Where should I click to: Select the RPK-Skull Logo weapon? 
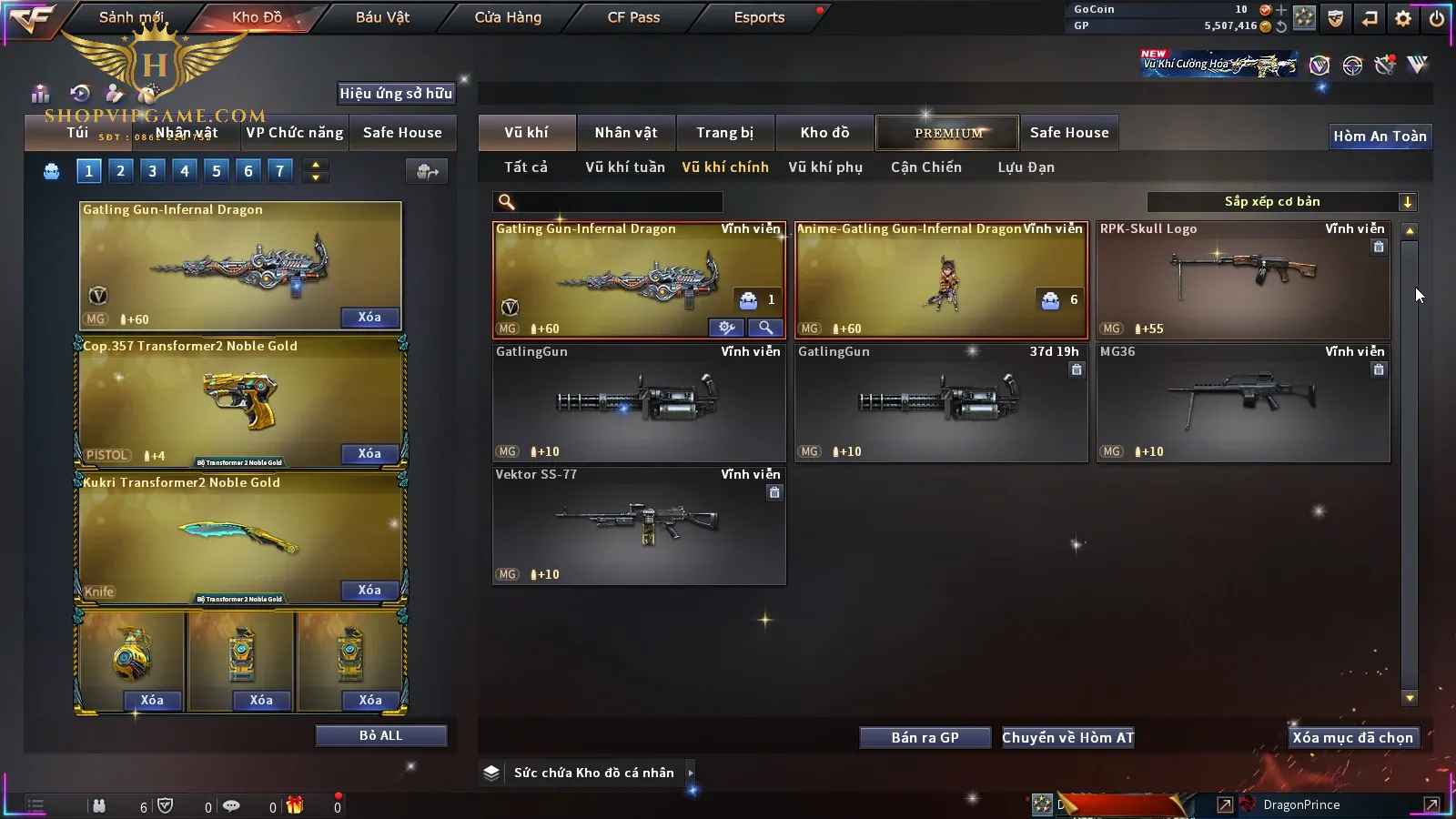pos(1242,279)
